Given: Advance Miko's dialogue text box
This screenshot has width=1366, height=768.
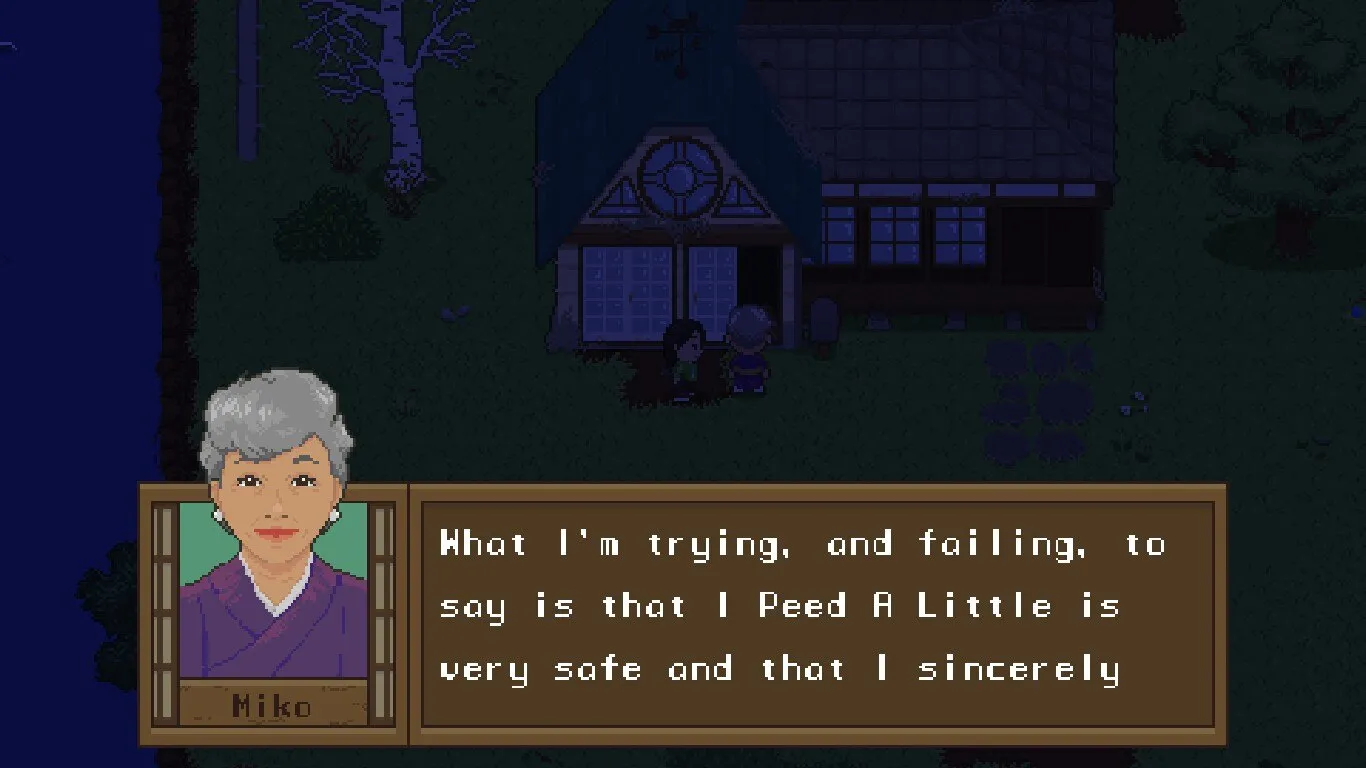Looking at the screenshot, I should click(817, 613).
